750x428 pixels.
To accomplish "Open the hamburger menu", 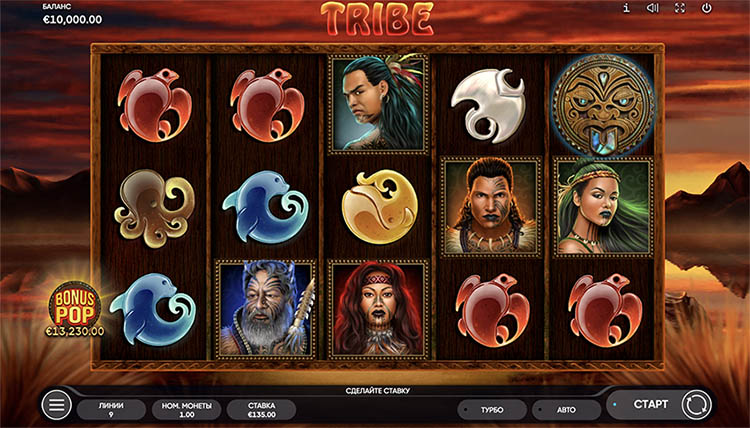I will pyautogui.click(x=57, y=405).
